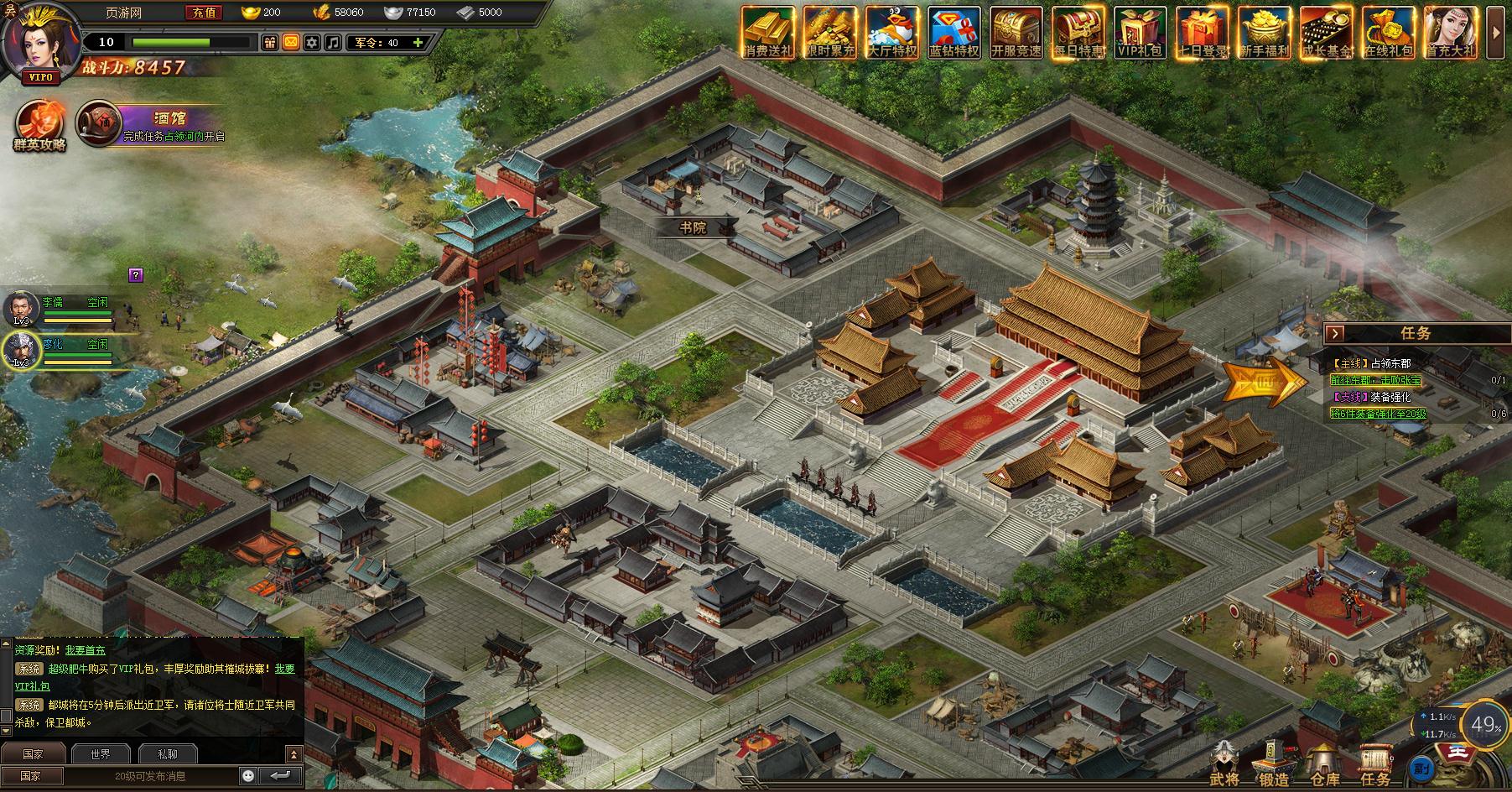Open the 仓库 warehouse menu

pos(1324,765)
